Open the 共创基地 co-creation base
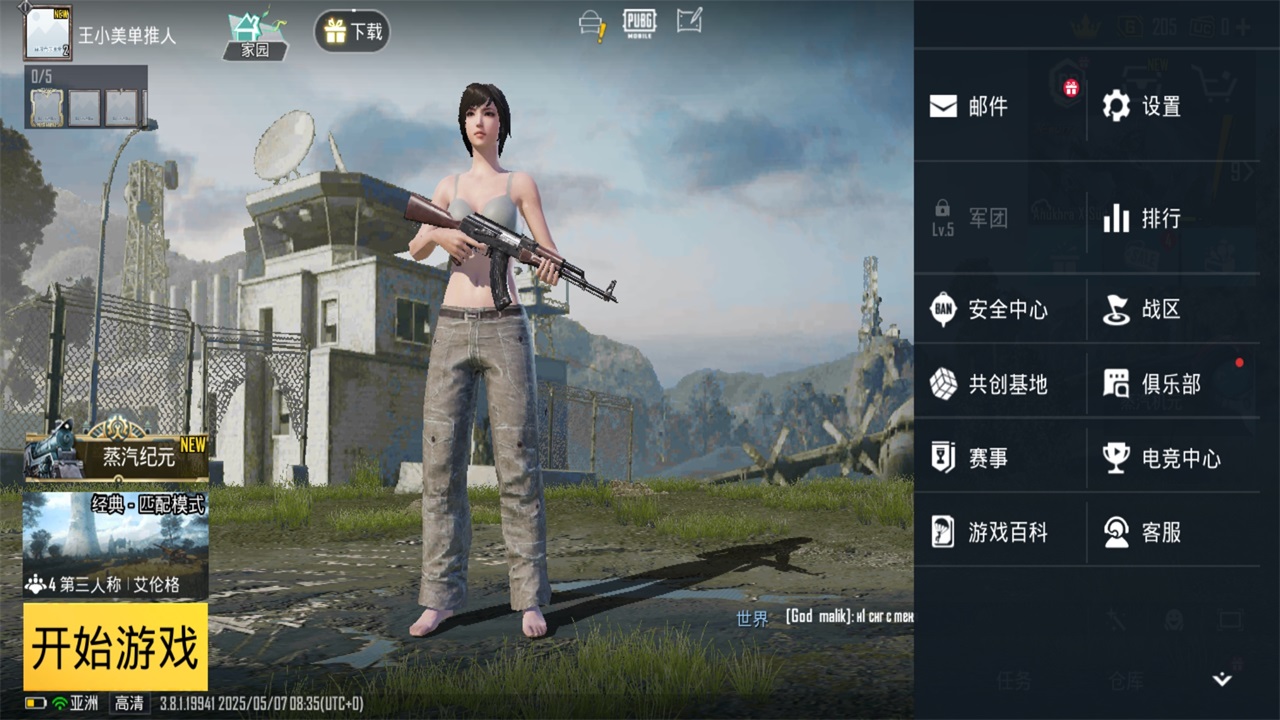This screenshot has height=720, width=1280. pyautogui.click(x=1000, y=384)
